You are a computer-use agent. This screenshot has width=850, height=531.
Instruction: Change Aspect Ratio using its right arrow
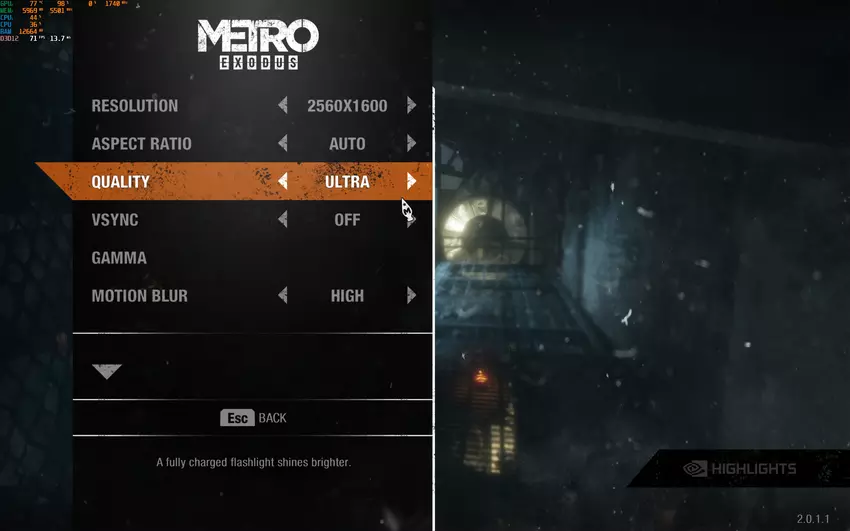pyautogui.click(x=411, y=144)
